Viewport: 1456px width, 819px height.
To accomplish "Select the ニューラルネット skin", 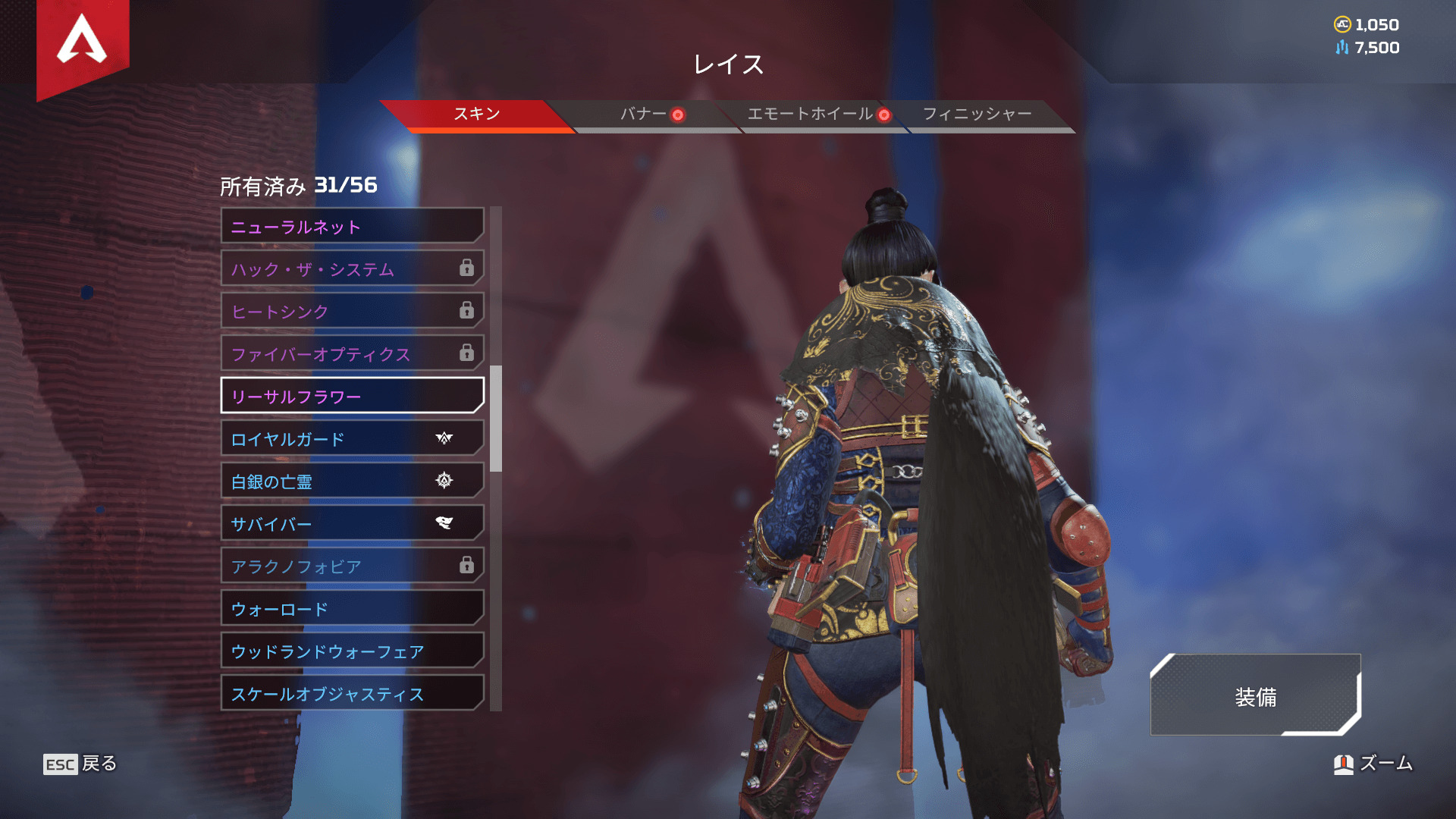I will (352, 226).
